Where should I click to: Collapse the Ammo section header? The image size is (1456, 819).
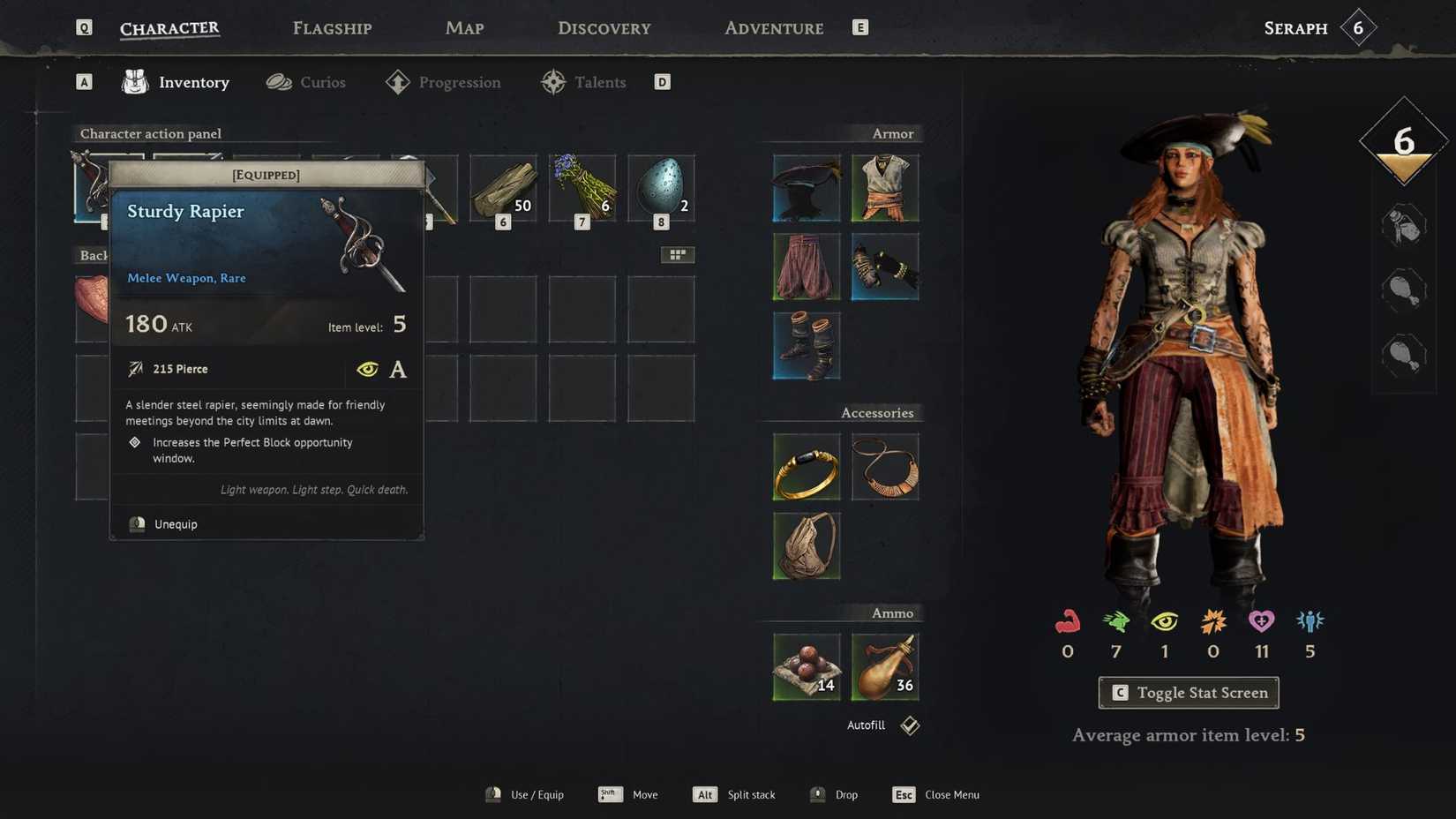(892, 612)
